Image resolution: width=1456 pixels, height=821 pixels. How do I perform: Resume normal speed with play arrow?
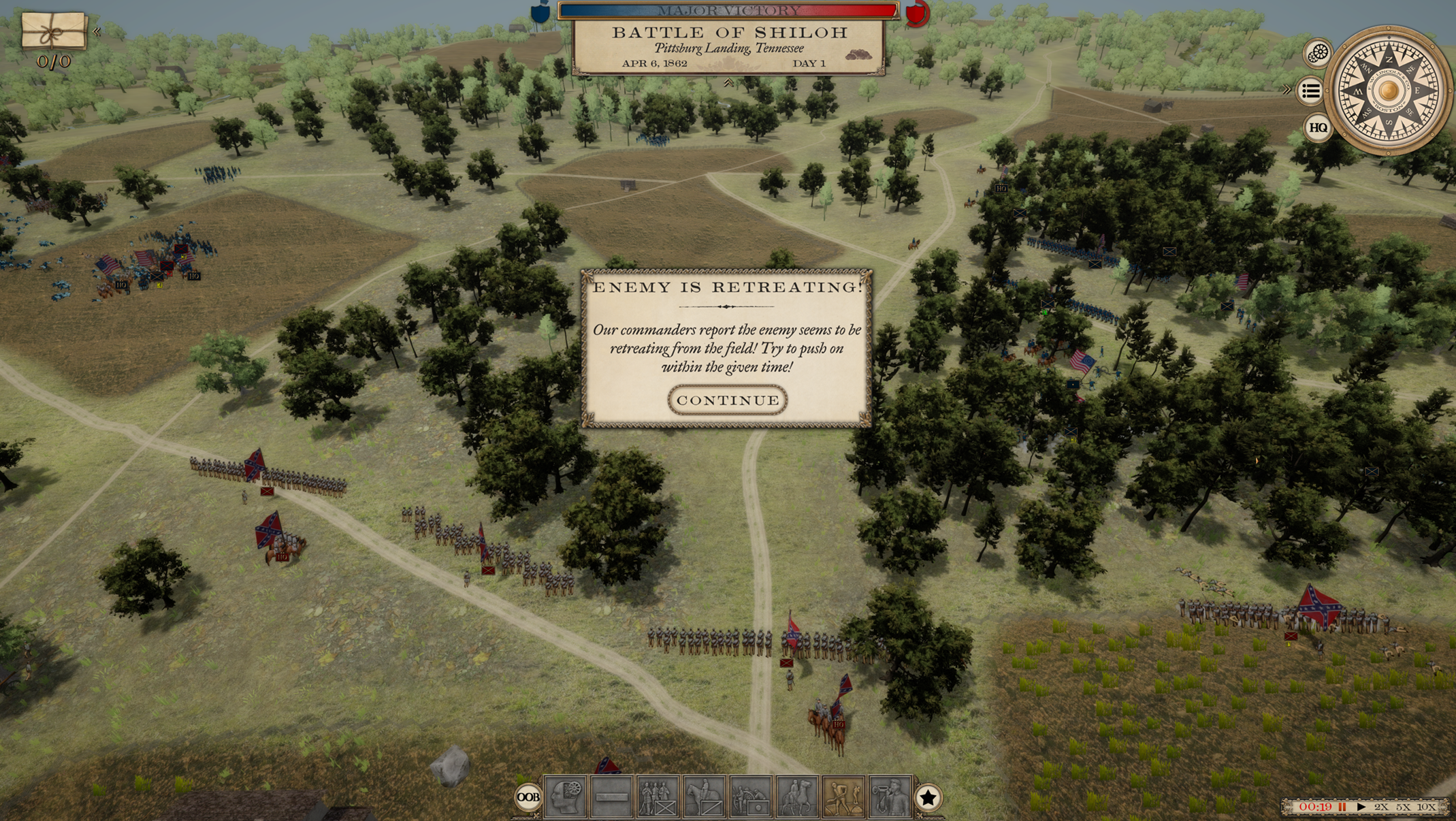(1361, 807)
